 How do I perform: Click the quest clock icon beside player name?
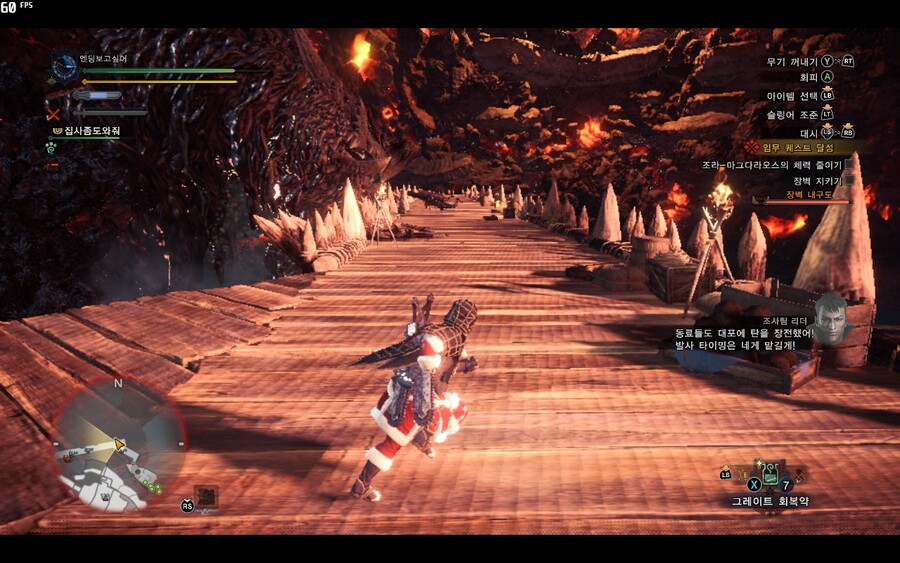click(65, 67)
